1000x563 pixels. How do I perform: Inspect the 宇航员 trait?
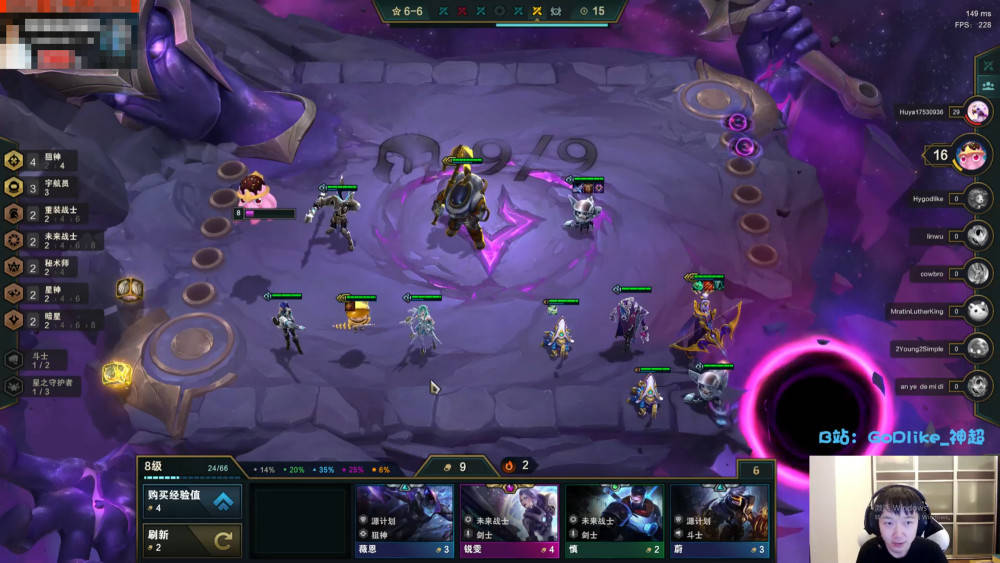point(40,187)
